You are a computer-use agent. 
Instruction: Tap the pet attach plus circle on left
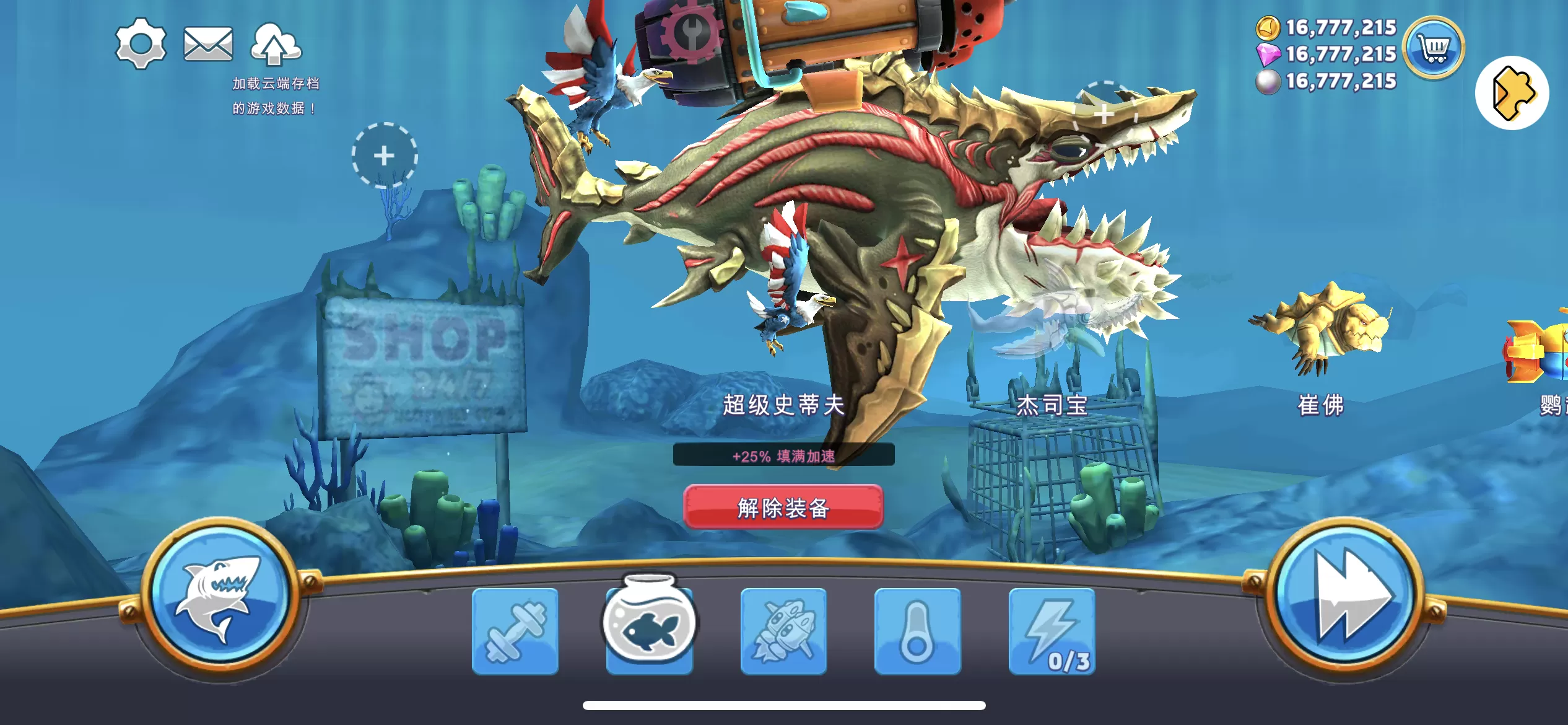coord(385,157)
